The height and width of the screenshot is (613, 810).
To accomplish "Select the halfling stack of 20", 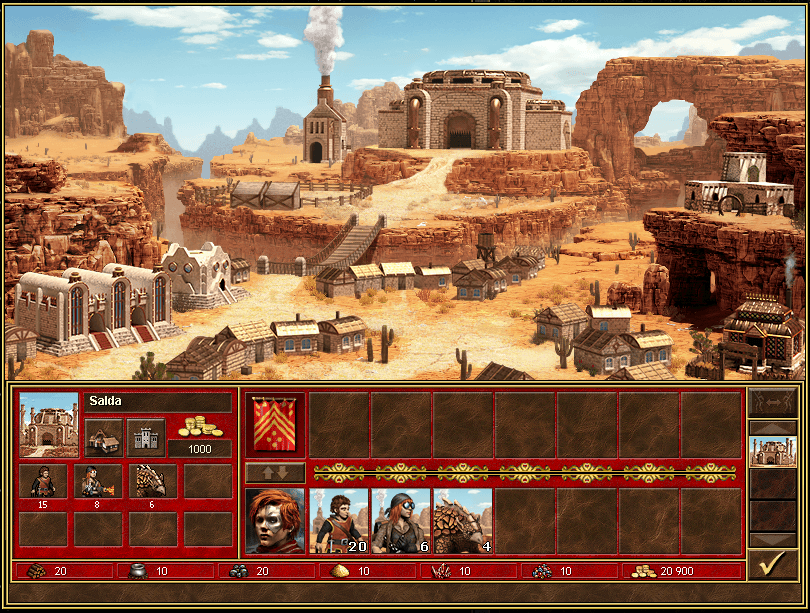I will [x=339, y=521].
